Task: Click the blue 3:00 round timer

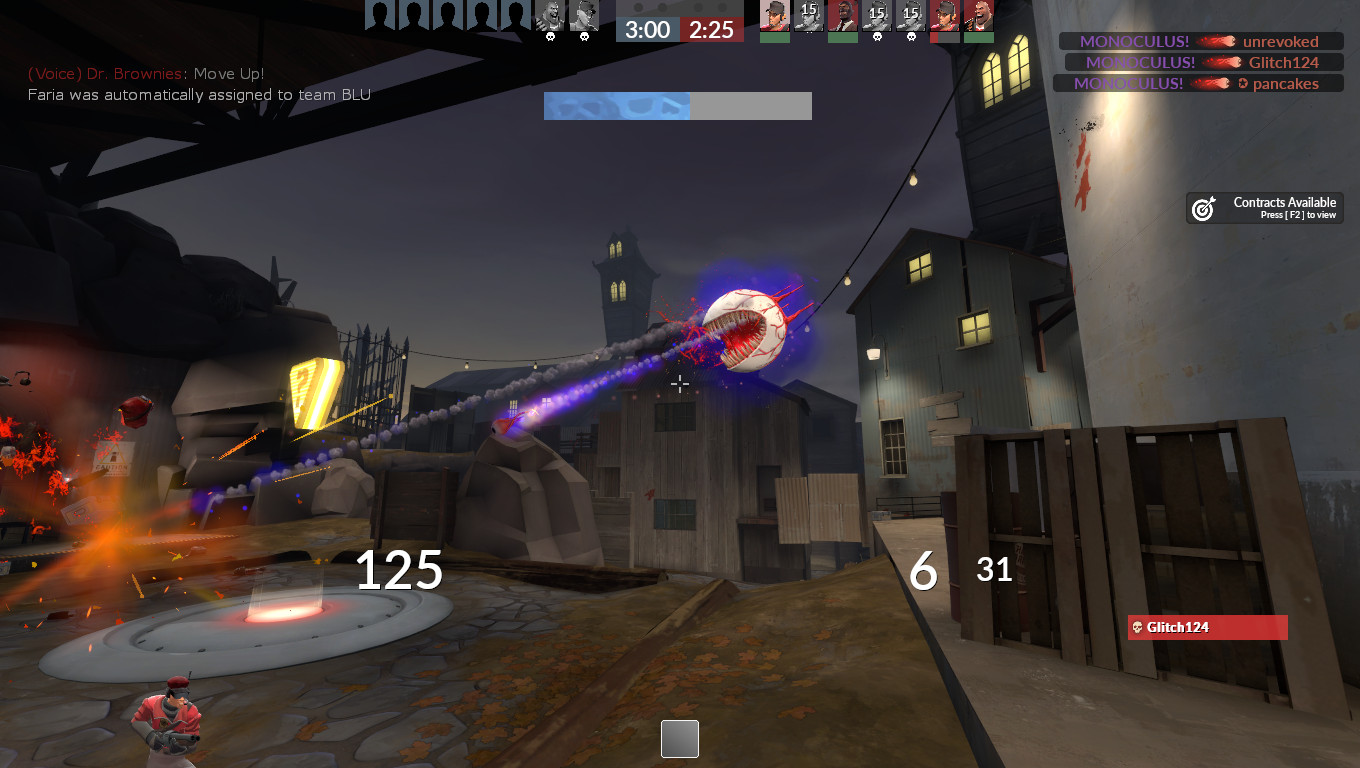Action: click(x=646, y=30)
